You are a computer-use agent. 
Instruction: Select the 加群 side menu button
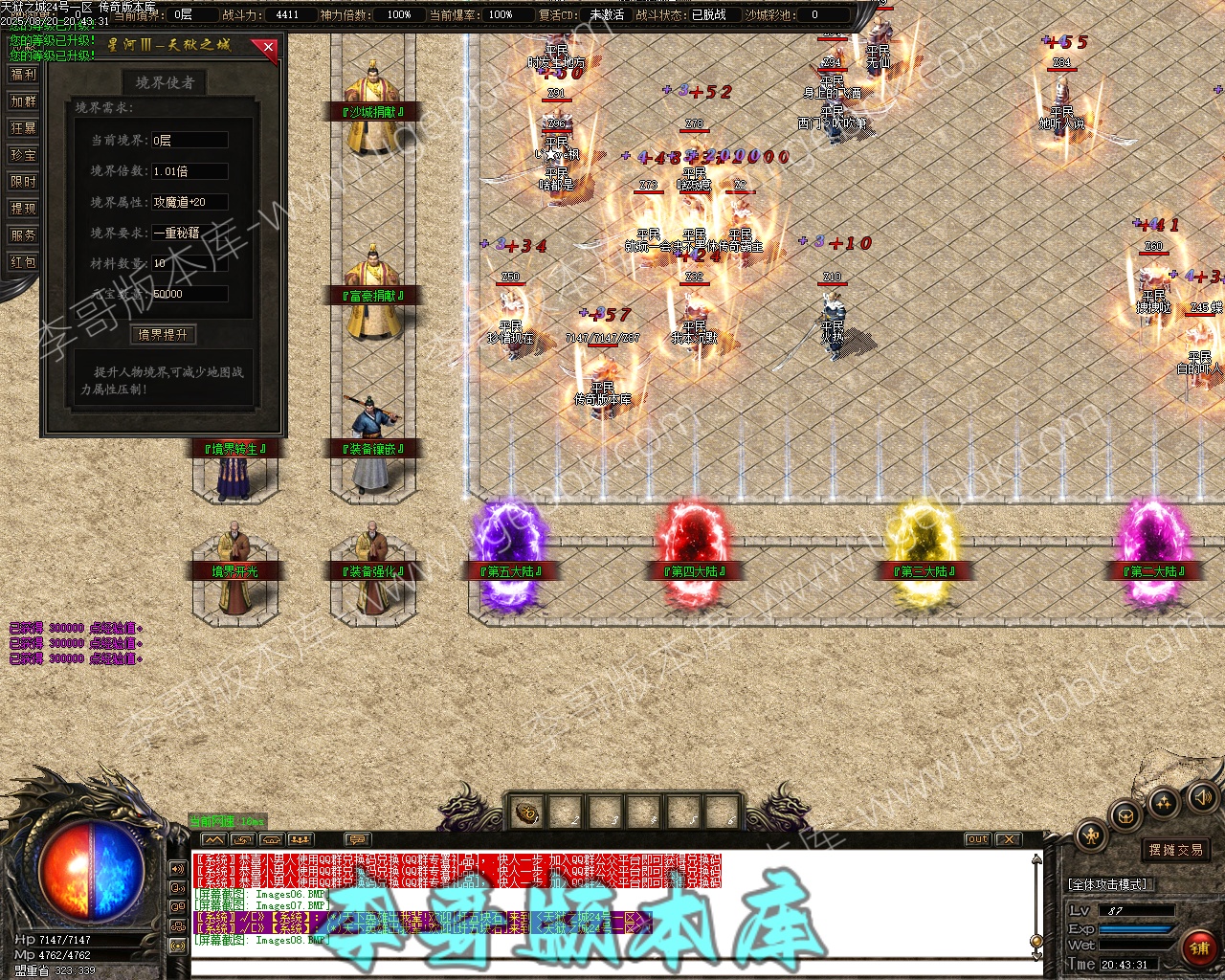click(x=23, y=101)
